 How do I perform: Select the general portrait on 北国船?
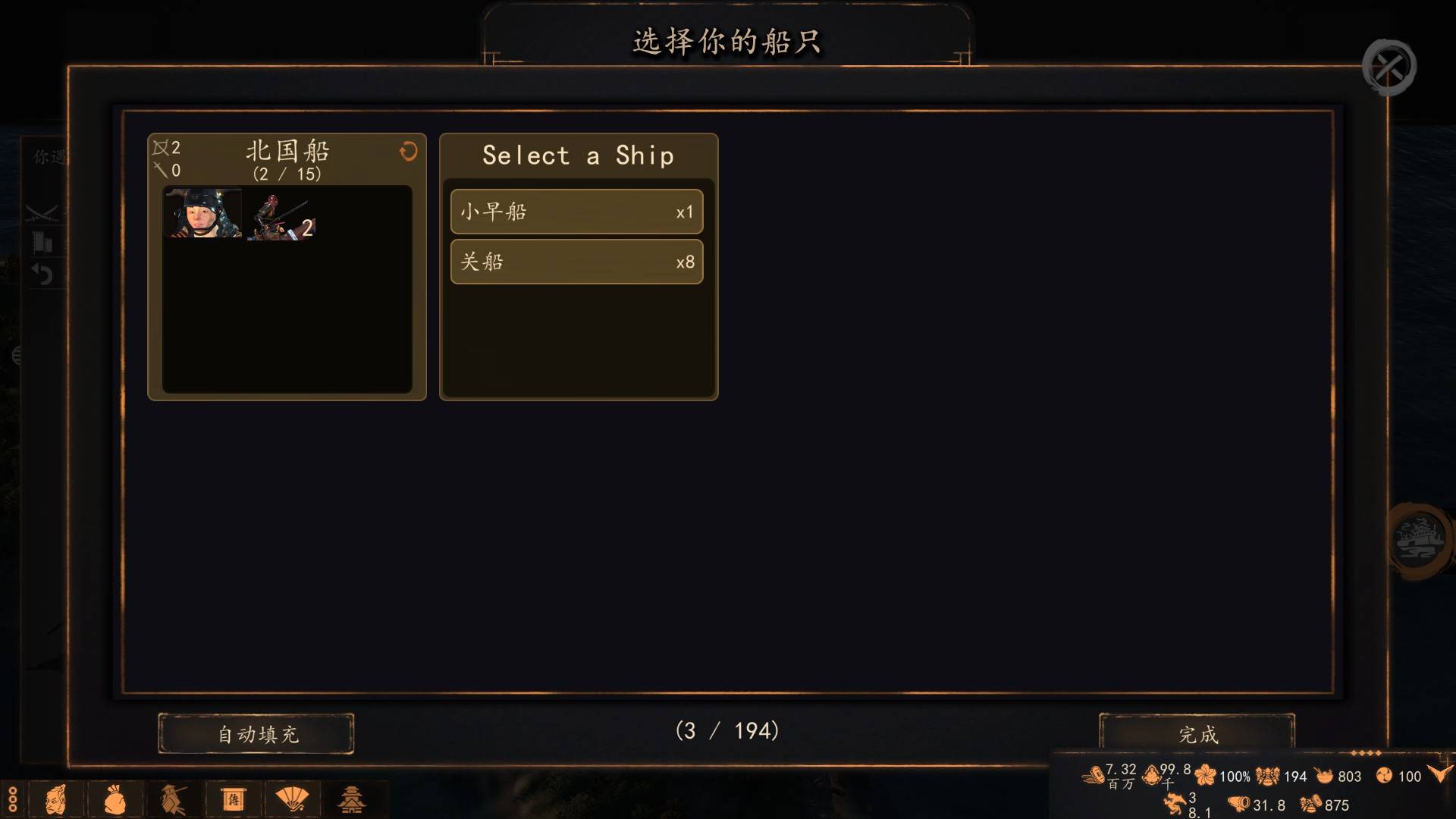202,214
